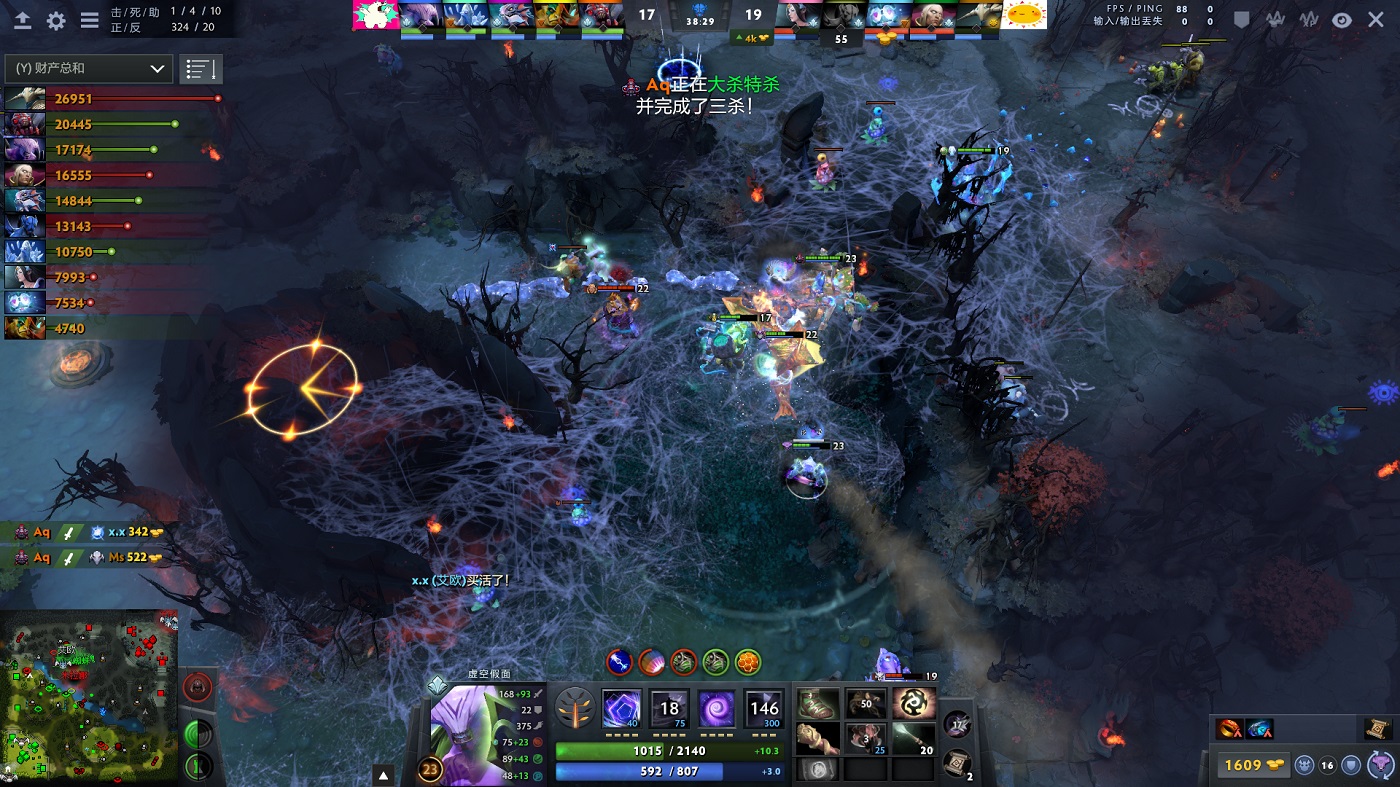Viewport: 1400px width, 787px height.
Task: Activate the Power Treads item
Action: 819,703
